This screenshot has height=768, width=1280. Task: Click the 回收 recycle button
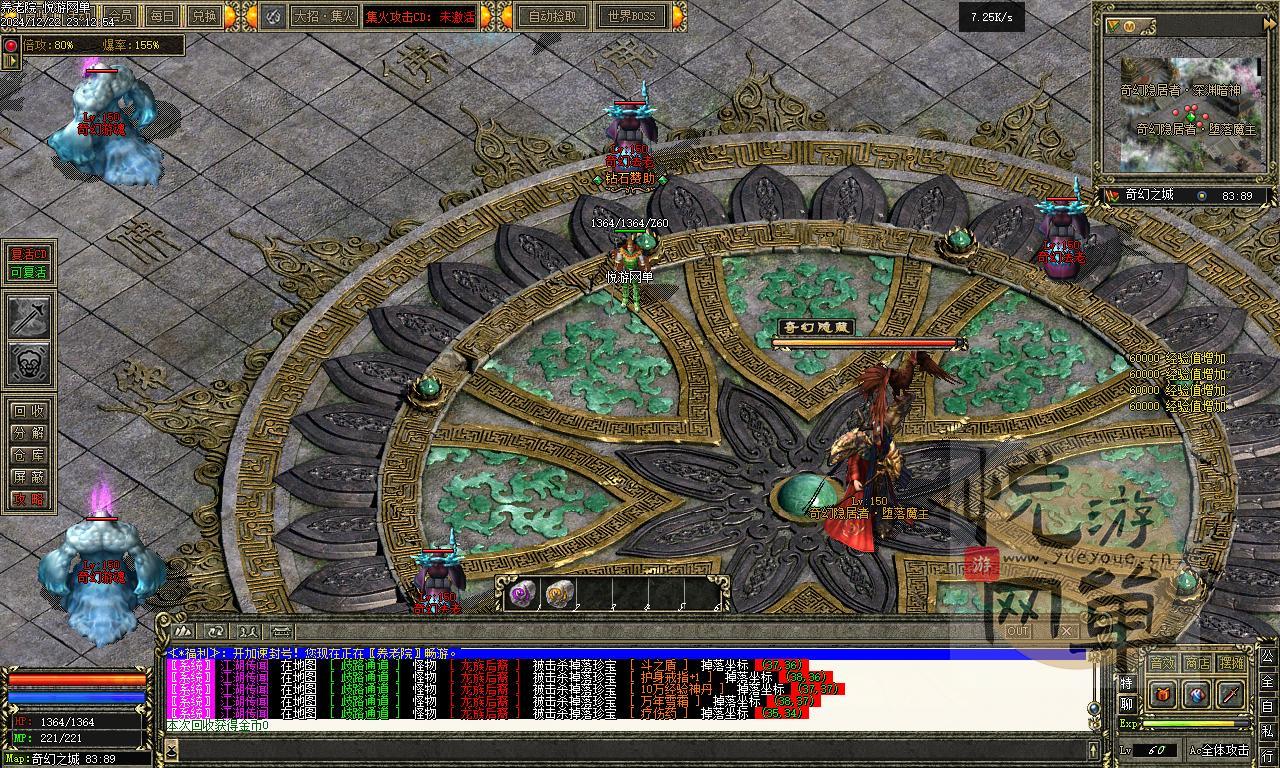[28, 411]
